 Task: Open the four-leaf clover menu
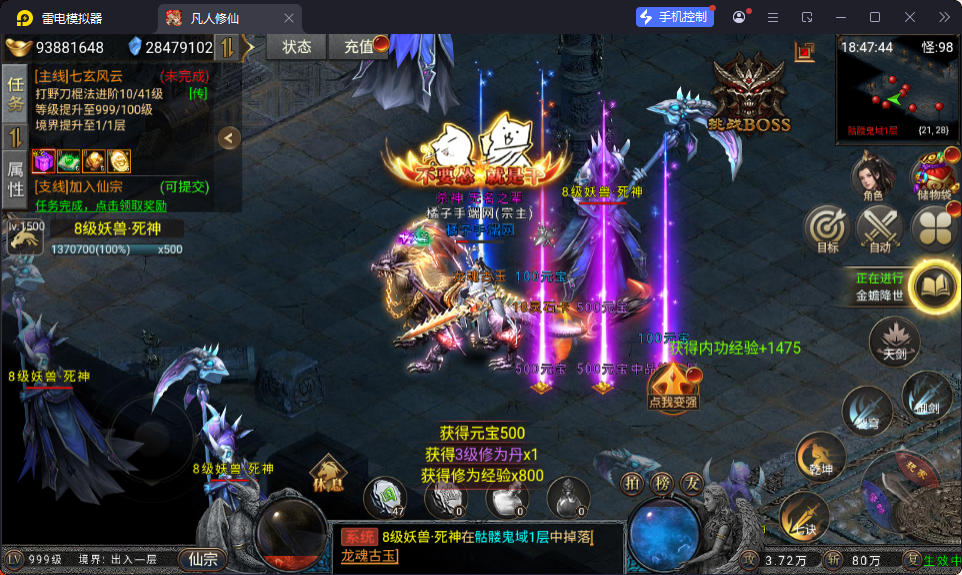click(934, 229)
